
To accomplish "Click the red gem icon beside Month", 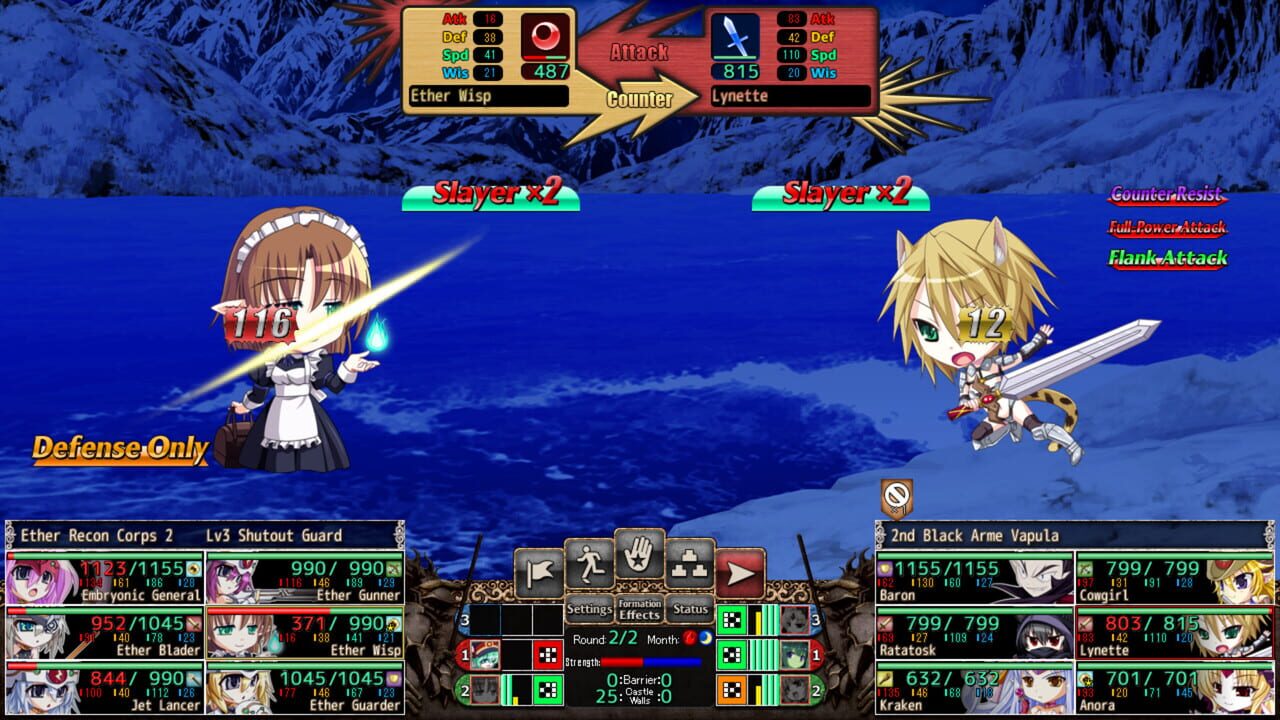I will 689,638.
